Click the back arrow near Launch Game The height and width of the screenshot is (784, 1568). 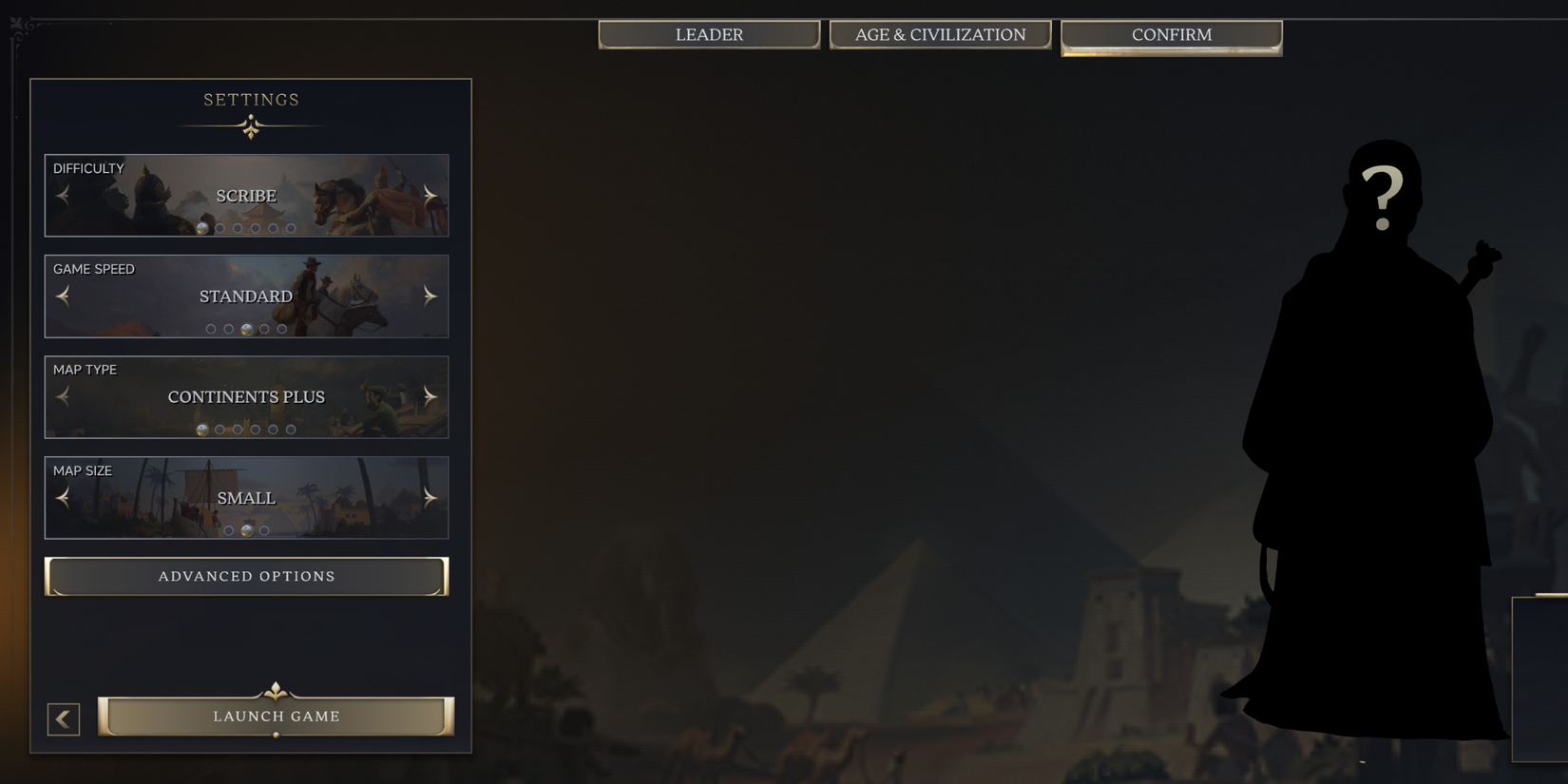(x=63, y=718)
